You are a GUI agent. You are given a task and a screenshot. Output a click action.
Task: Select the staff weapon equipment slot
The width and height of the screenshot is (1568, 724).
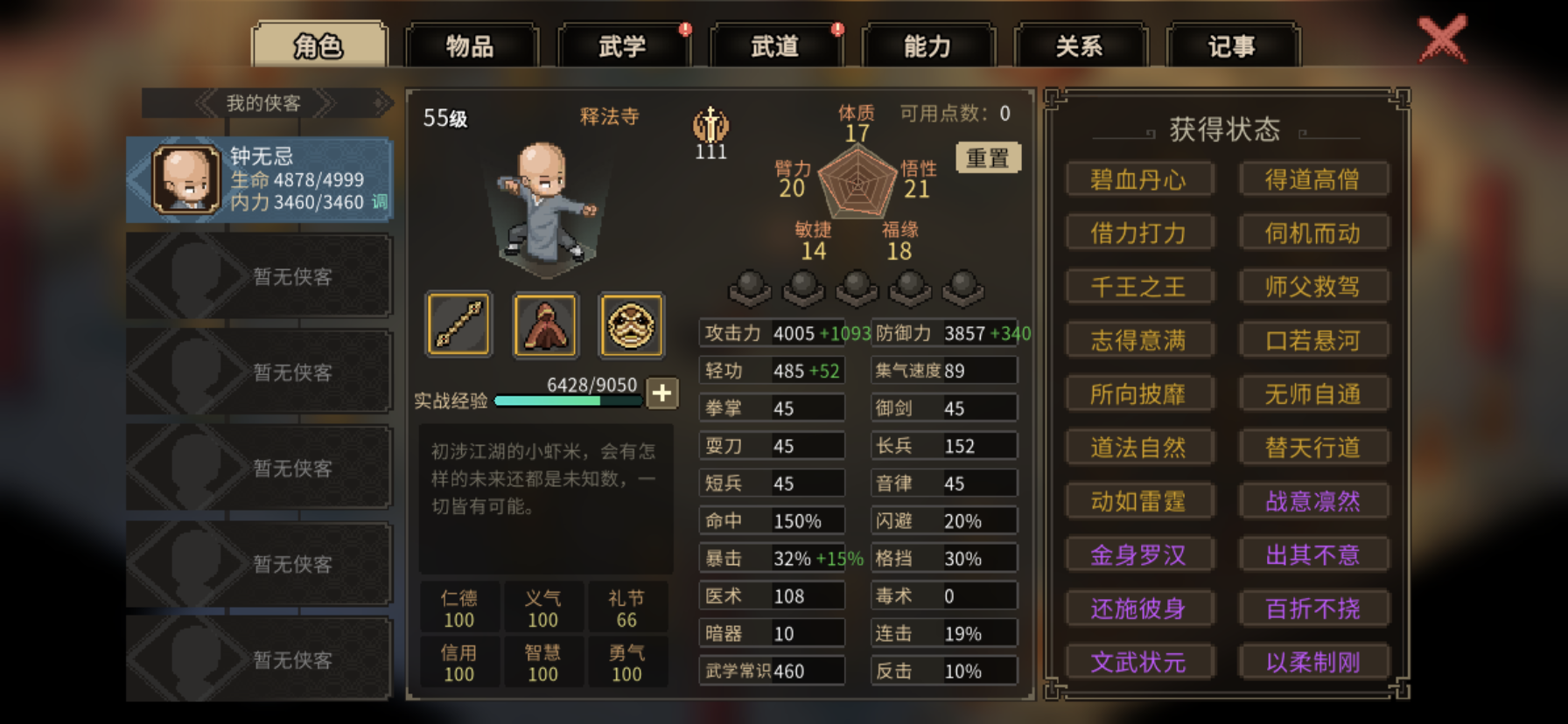tap(458, 325)
